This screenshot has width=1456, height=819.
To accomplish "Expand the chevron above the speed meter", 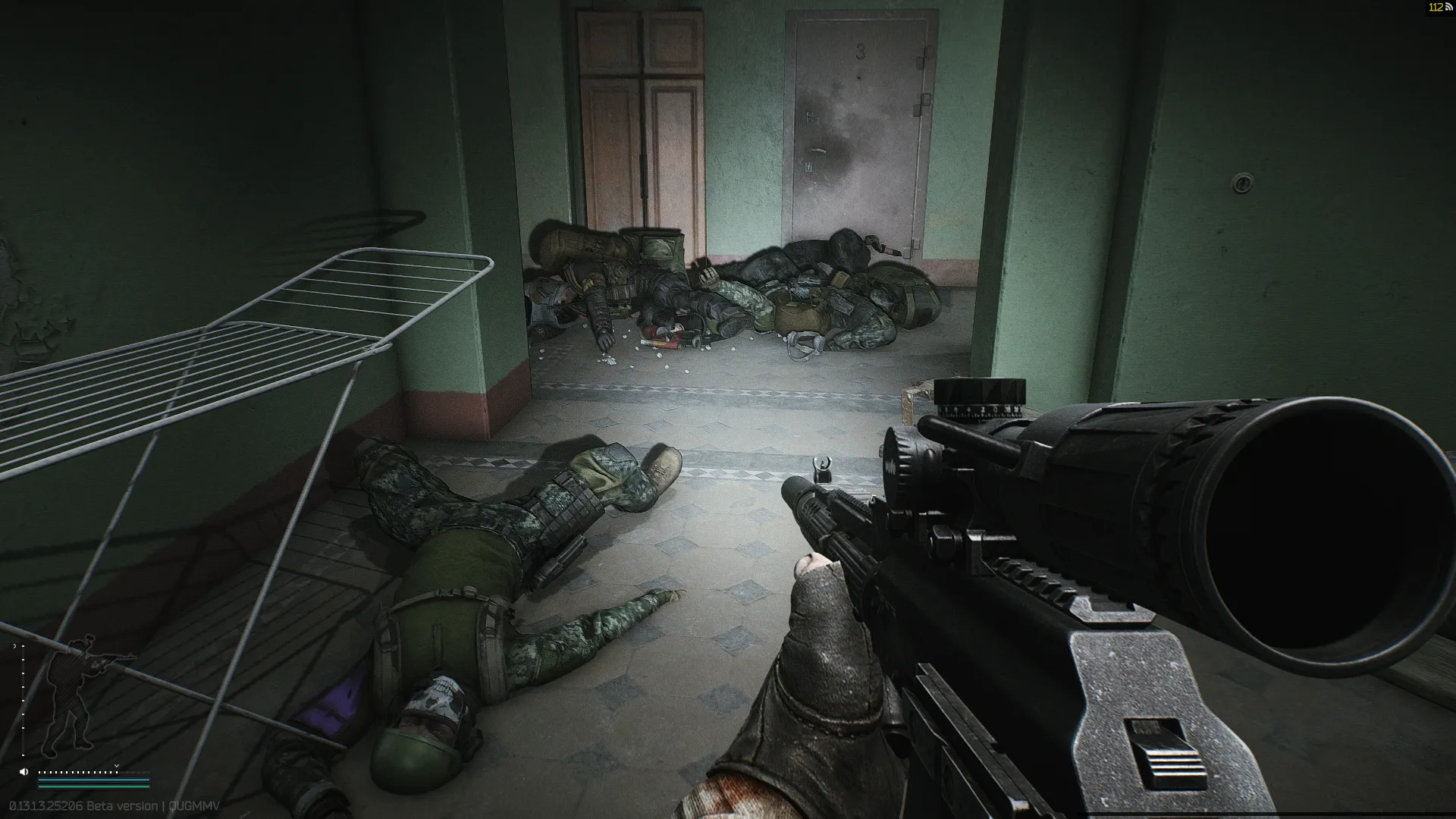I will pyautogui.click(x=116, y=766).
